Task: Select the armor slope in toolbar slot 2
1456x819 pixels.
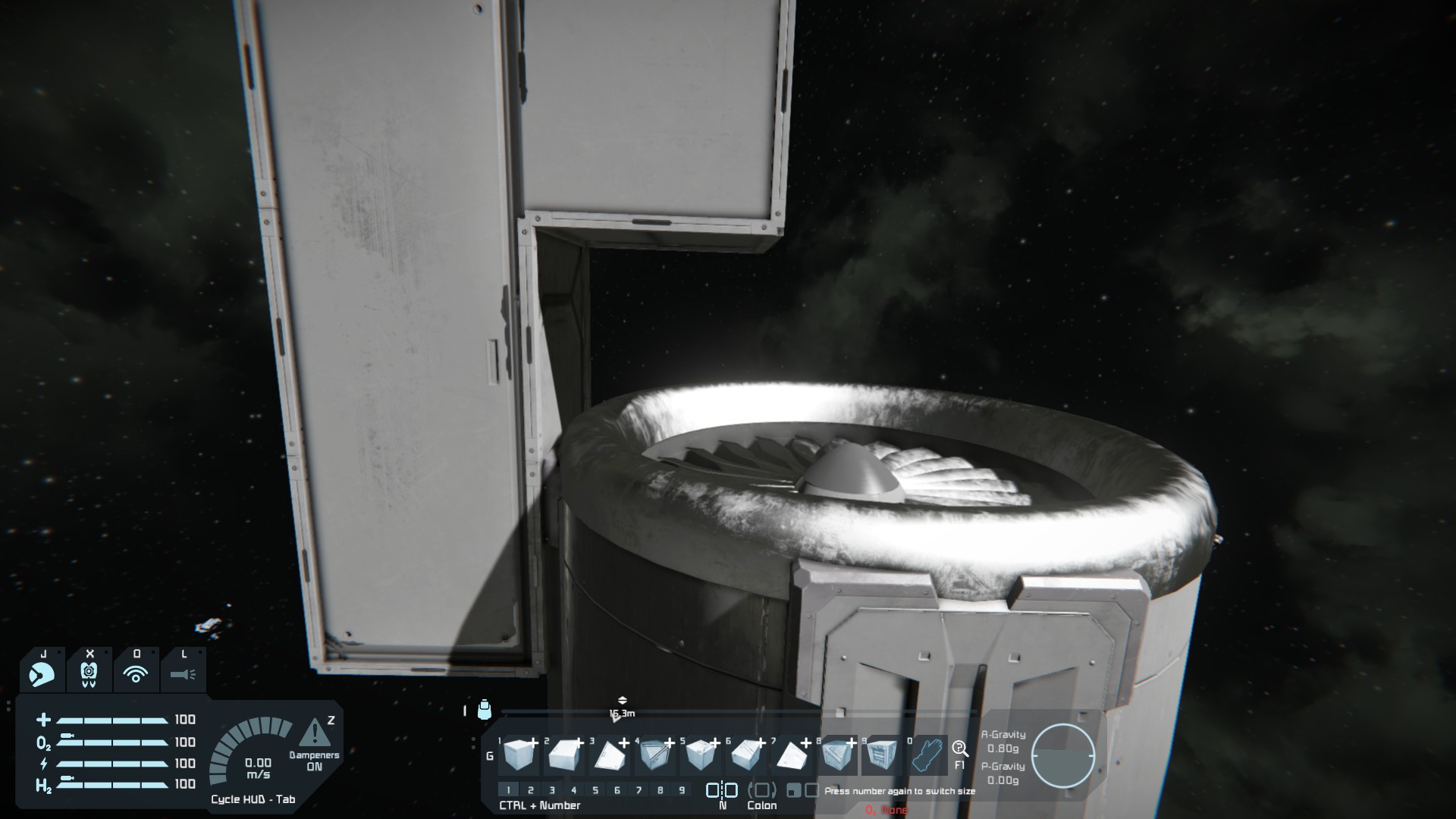Action: coord(565,755)
